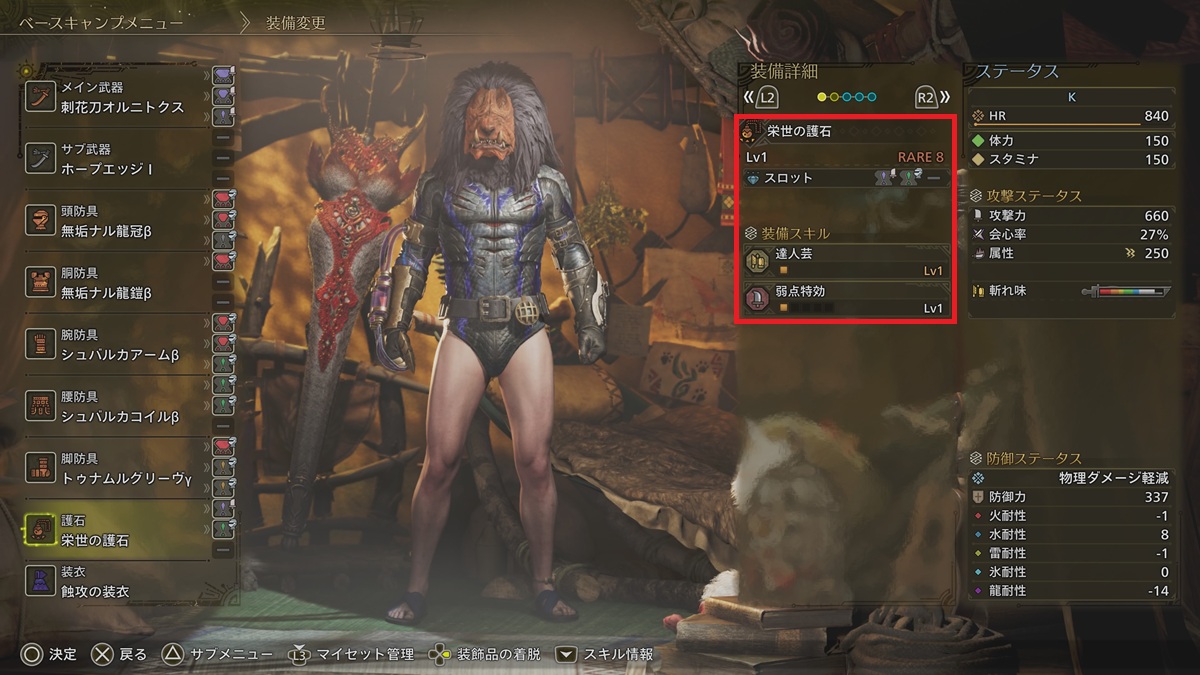Select head armor 無垢ナル龍冠β
Viewport: 1200px width, 675px height.
(120, 222)
